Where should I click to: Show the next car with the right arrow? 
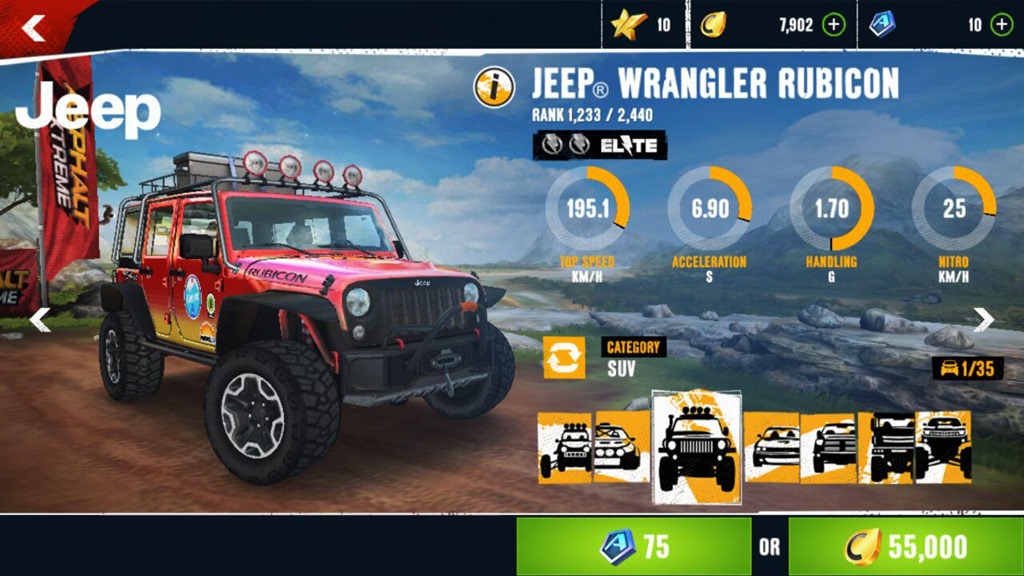point(984,320)
